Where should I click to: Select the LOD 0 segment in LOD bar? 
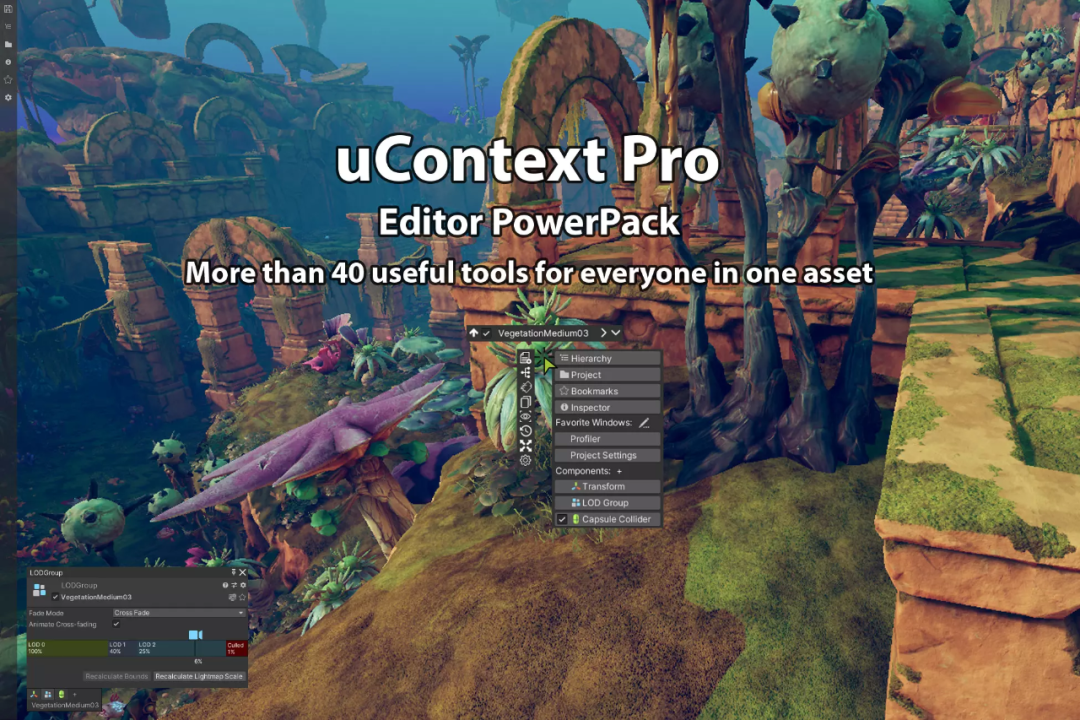[66, 648]
